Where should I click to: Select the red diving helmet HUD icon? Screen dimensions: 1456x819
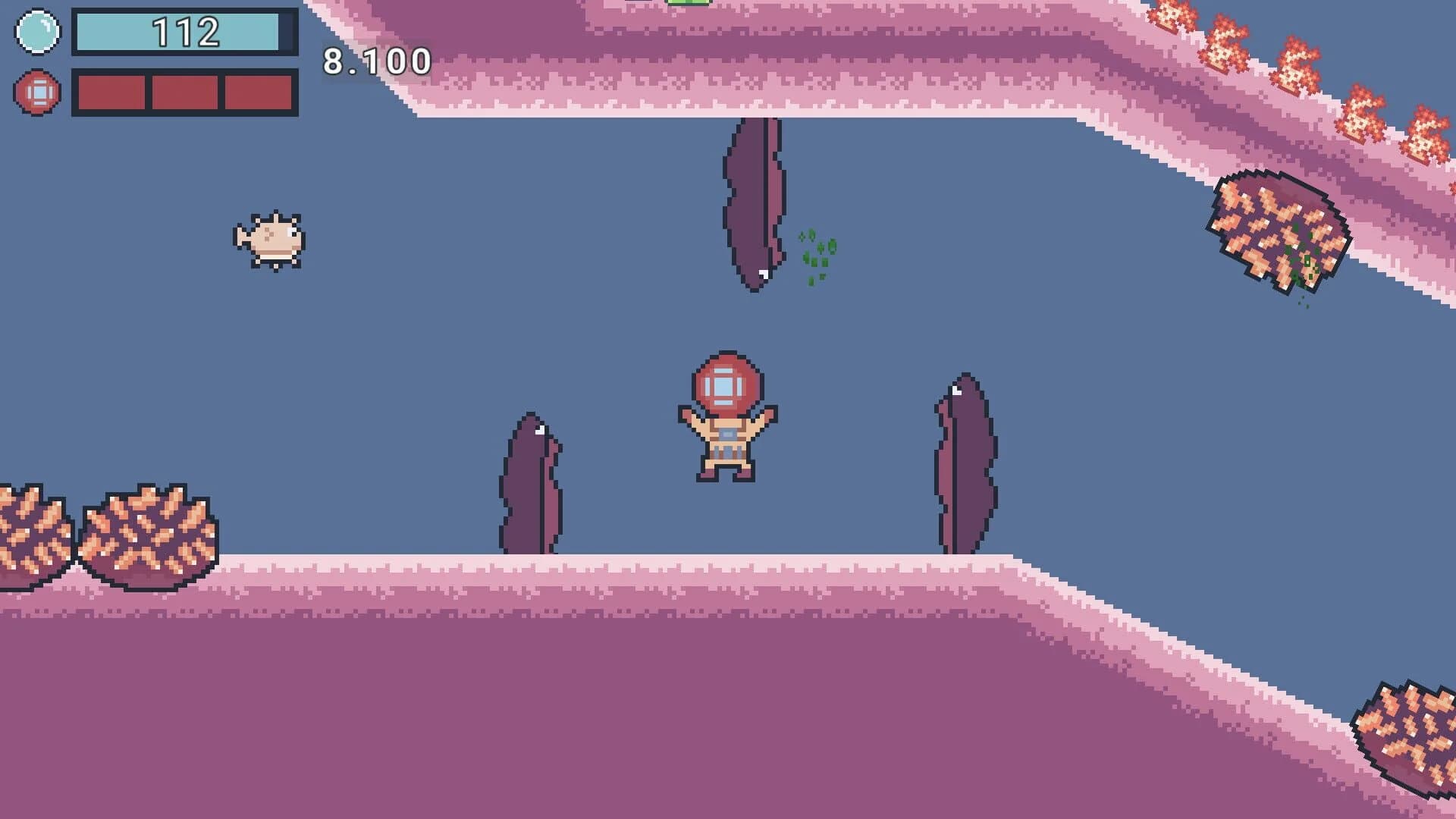click(x=36, y=93)
